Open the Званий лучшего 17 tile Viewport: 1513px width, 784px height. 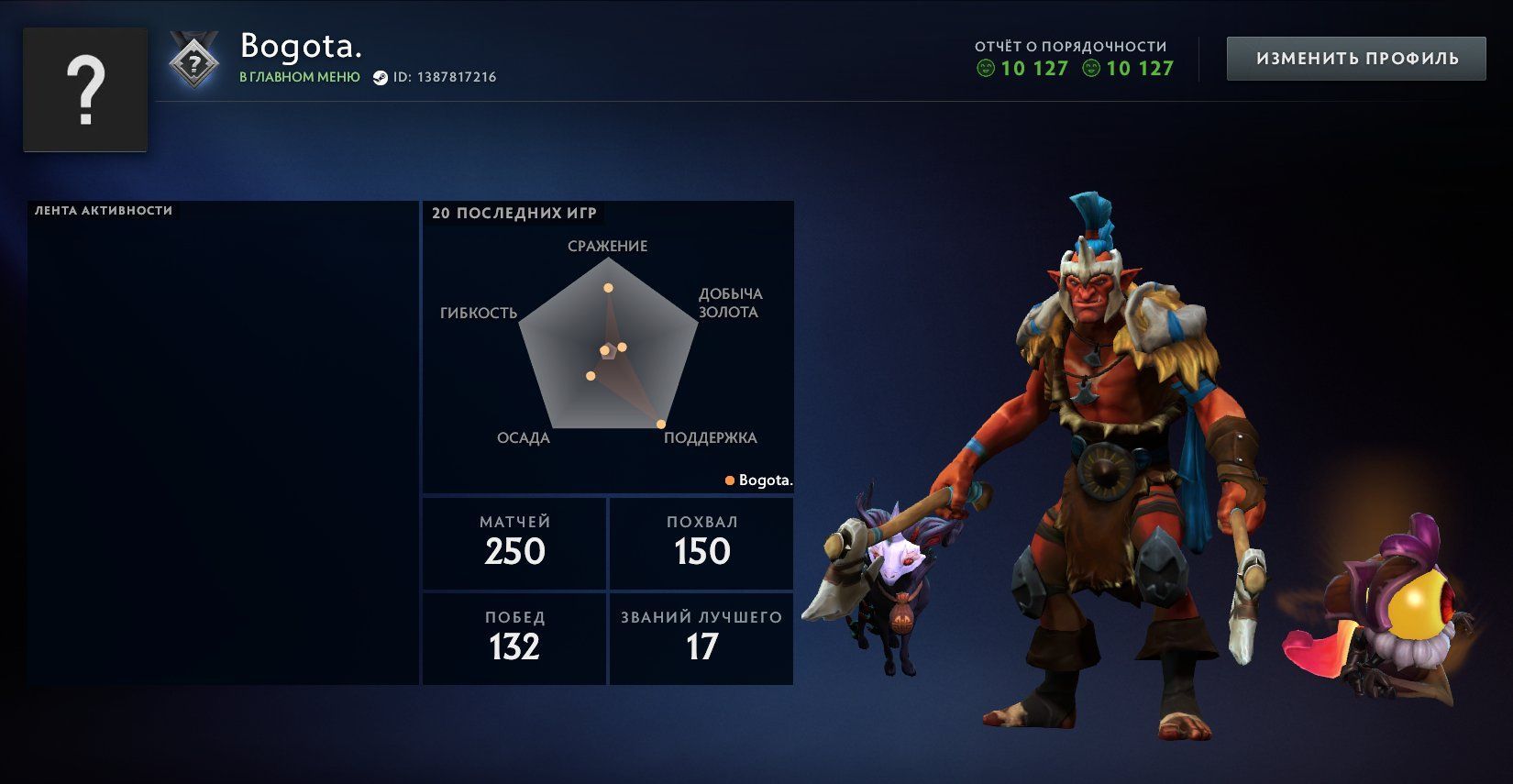701,638
